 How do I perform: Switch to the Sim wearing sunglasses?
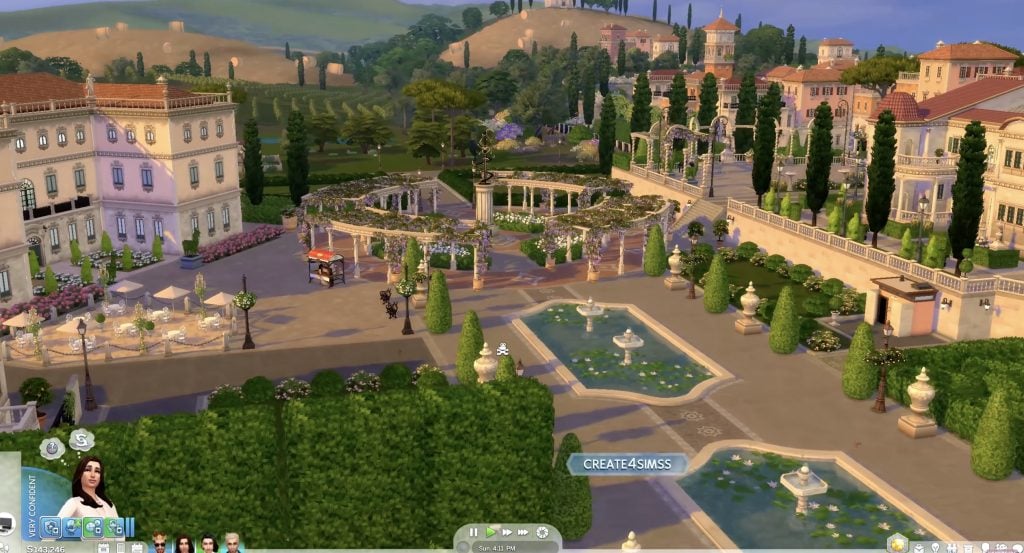tap(159, 543)
